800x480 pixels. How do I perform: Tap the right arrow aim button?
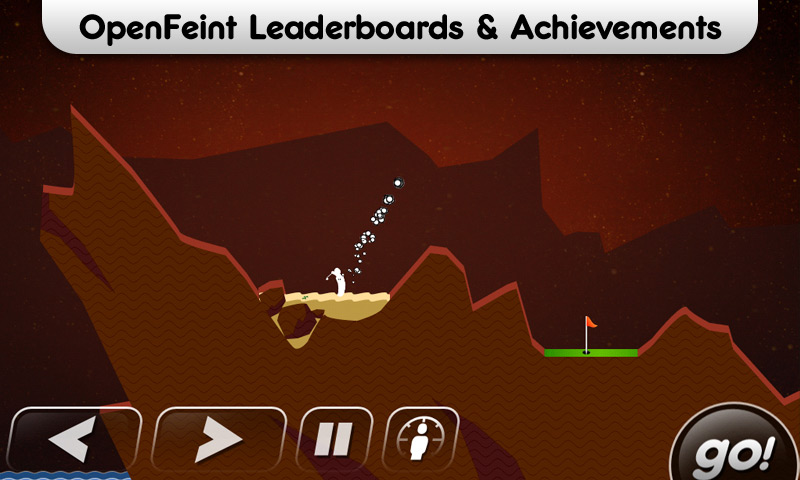tap(219, 438)
